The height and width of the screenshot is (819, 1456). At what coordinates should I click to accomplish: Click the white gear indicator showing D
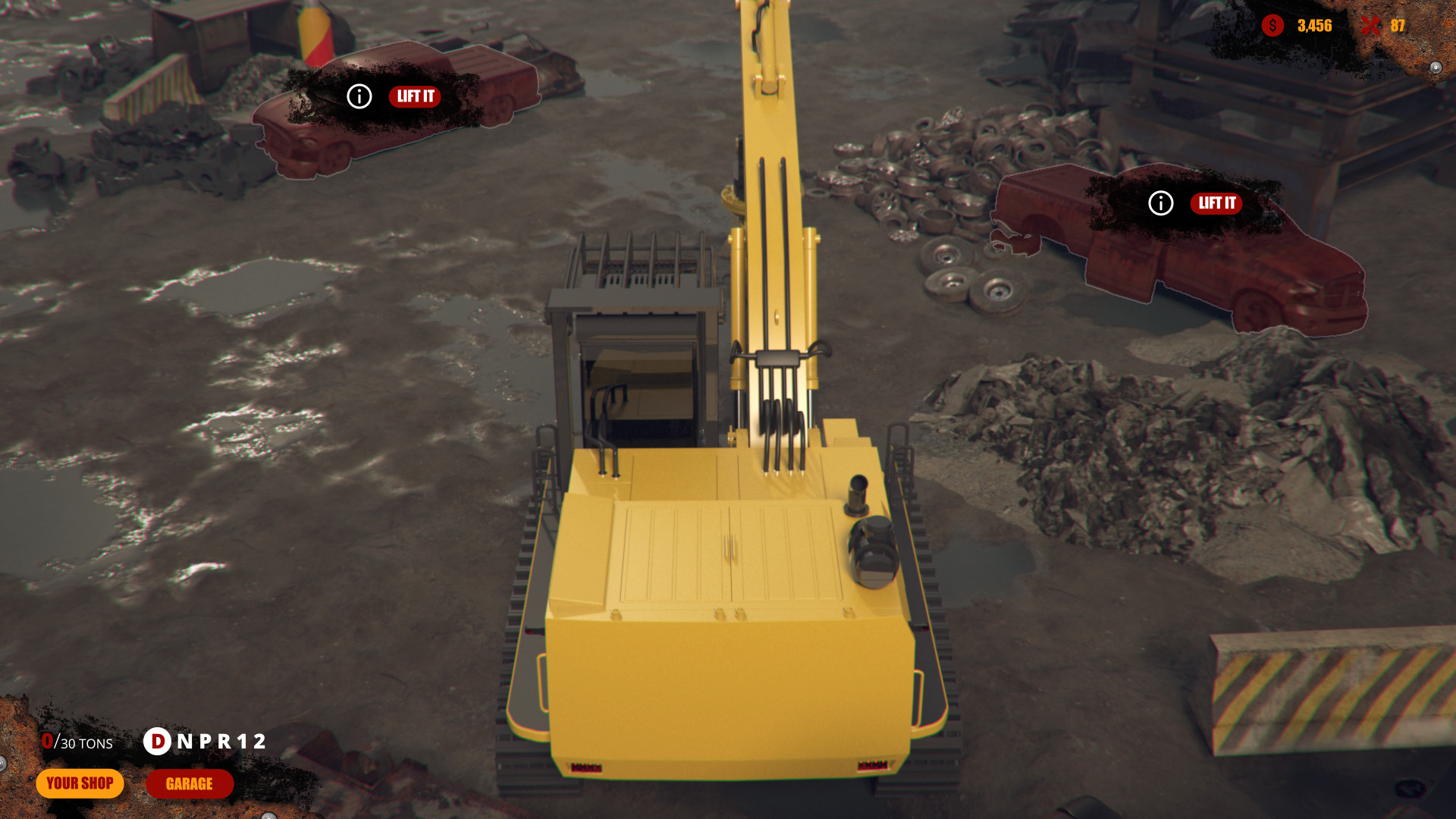[x=158, y=742]
